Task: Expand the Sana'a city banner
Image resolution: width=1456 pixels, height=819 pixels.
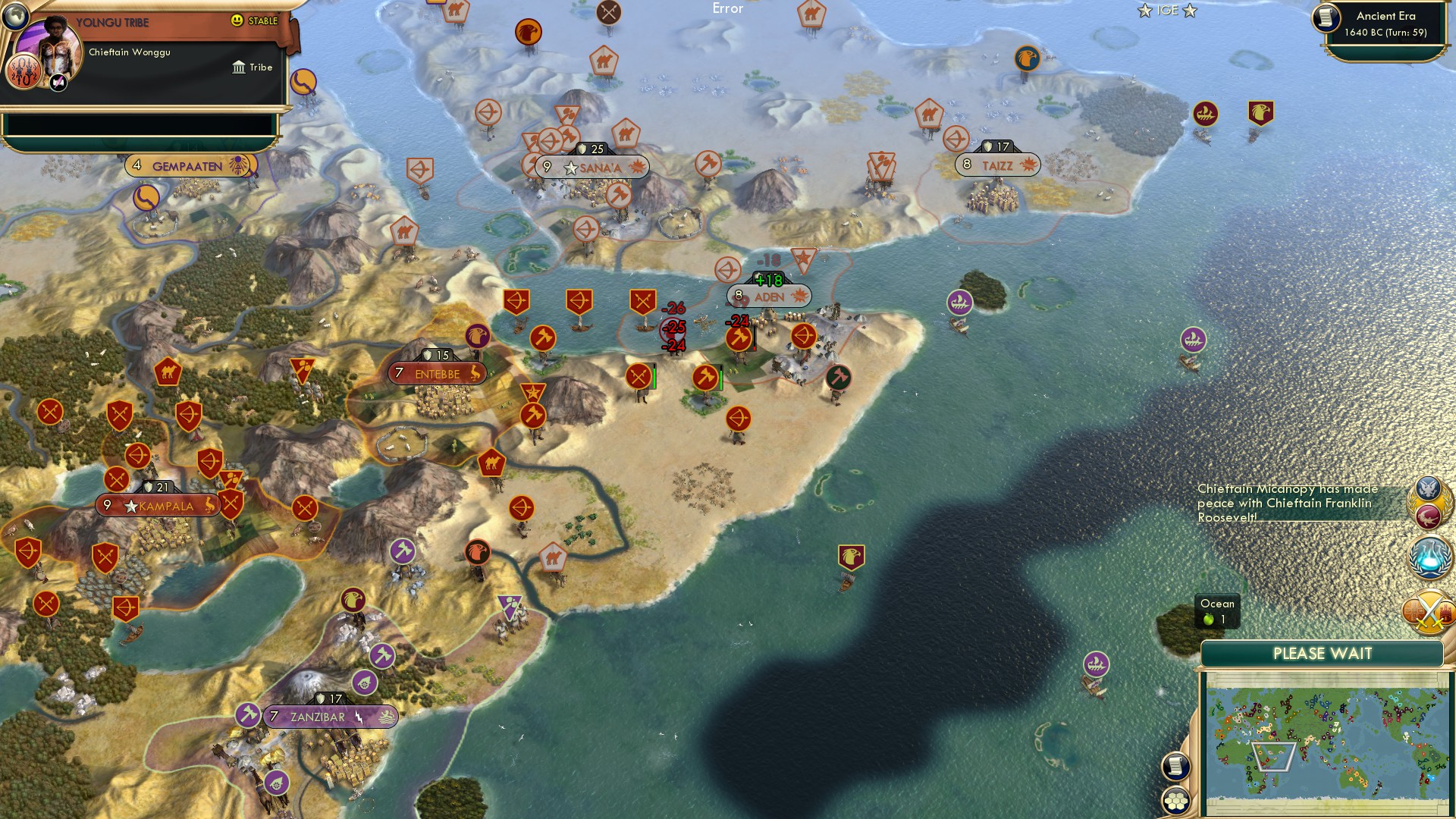Action: pyautogui.click(x=592, y=168)
